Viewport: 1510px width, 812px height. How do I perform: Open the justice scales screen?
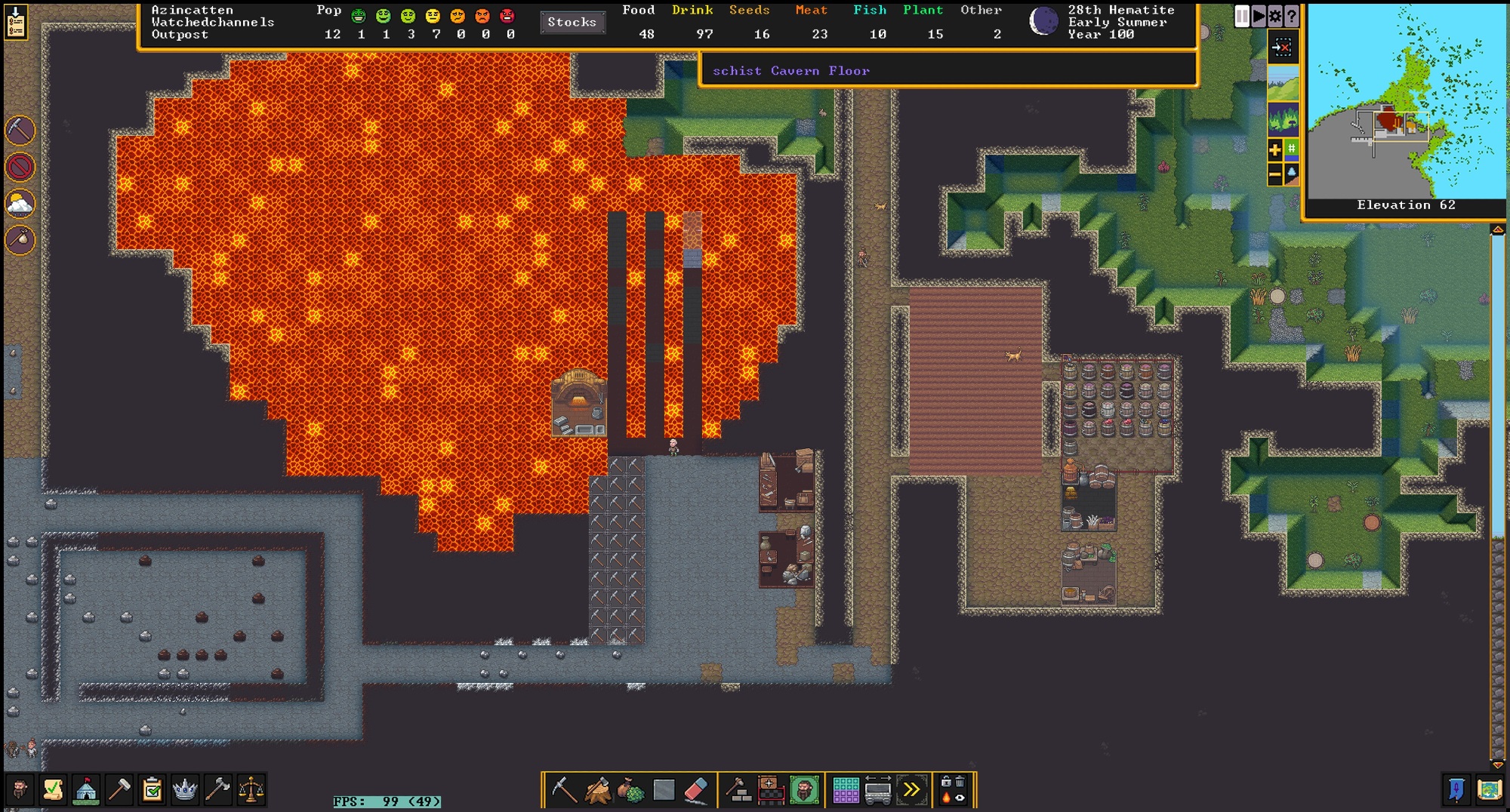(251, 790)
